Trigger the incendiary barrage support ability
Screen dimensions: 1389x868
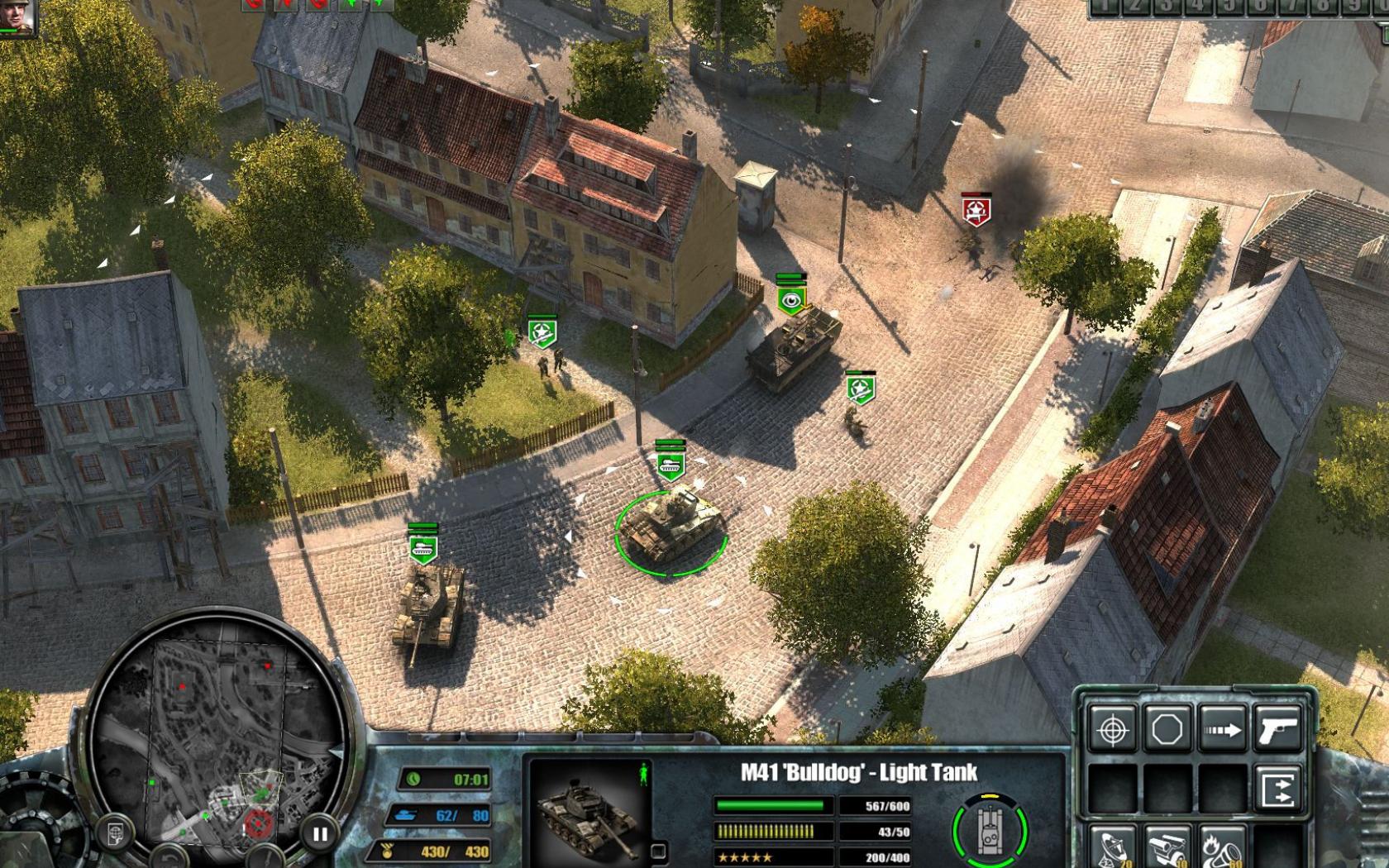click(1222, 846)
